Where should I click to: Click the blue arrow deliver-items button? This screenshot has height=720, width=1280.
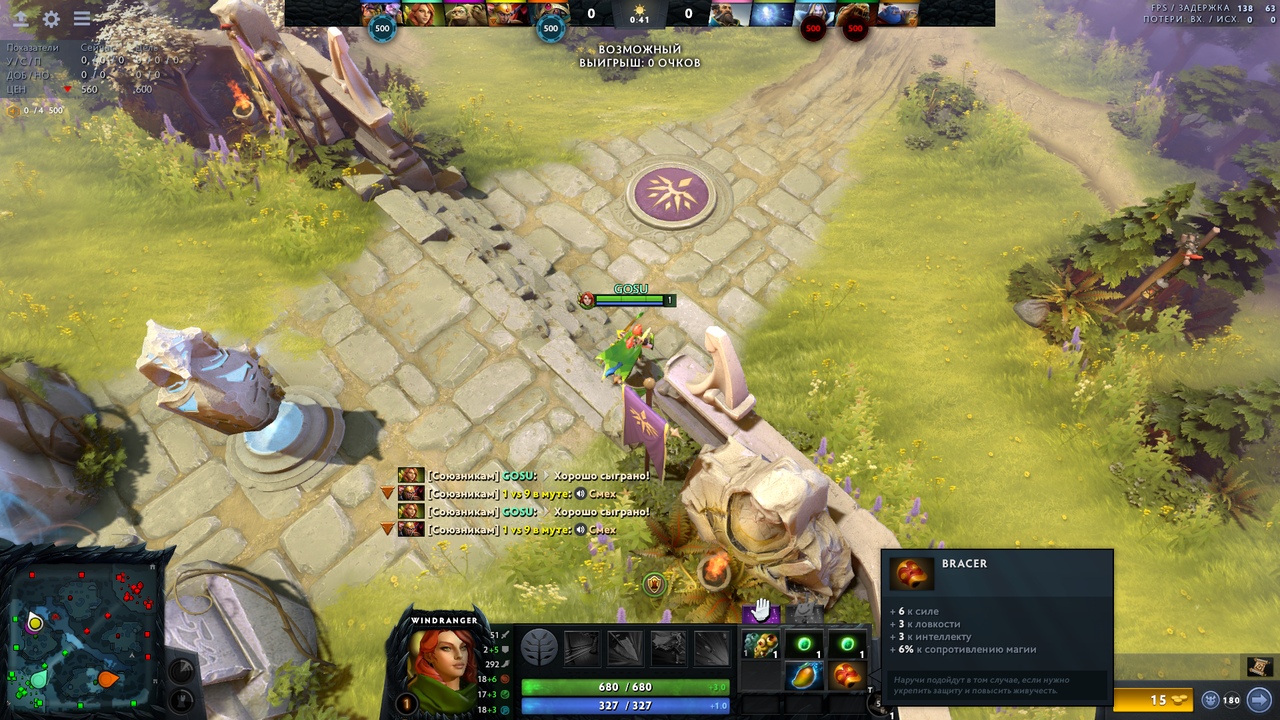tap(1259, 700)
